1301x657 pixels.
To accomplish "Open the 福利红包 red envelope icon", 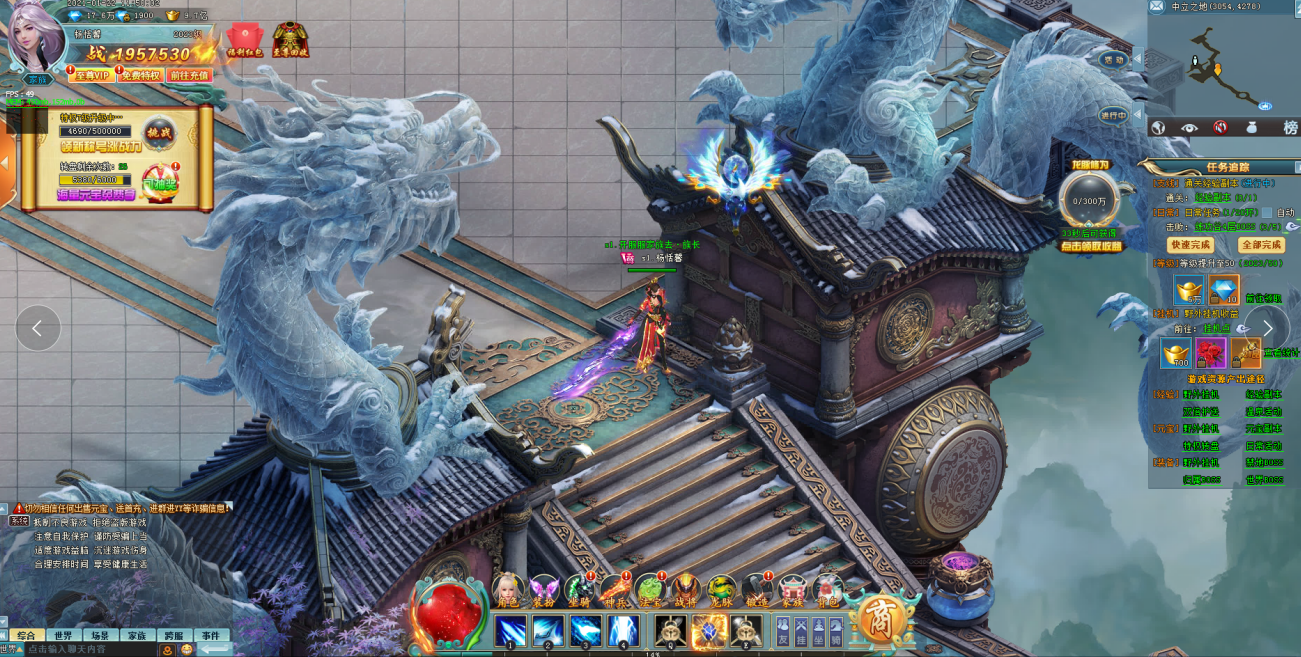I will coord(244,40).
